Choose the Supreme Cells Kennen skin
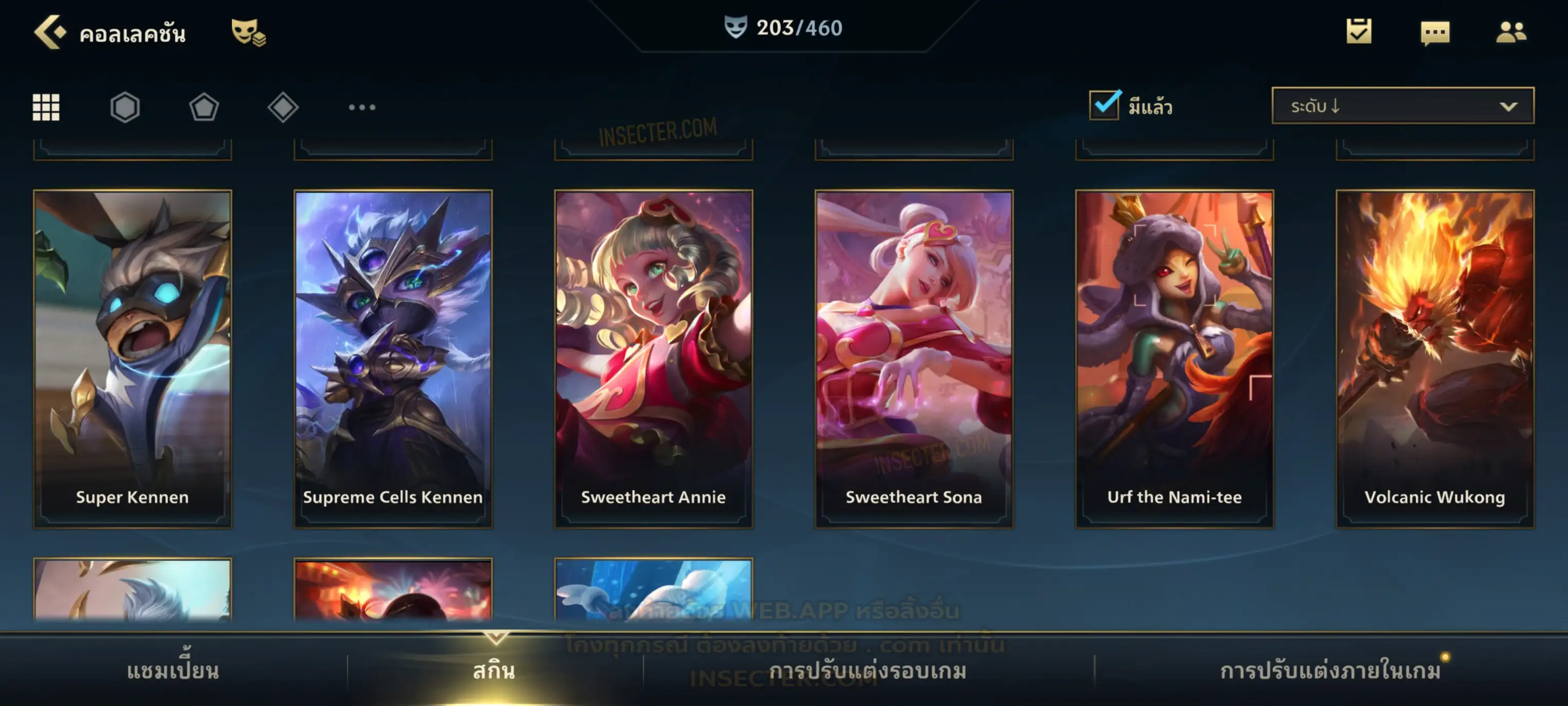 (x=393, y=358)
